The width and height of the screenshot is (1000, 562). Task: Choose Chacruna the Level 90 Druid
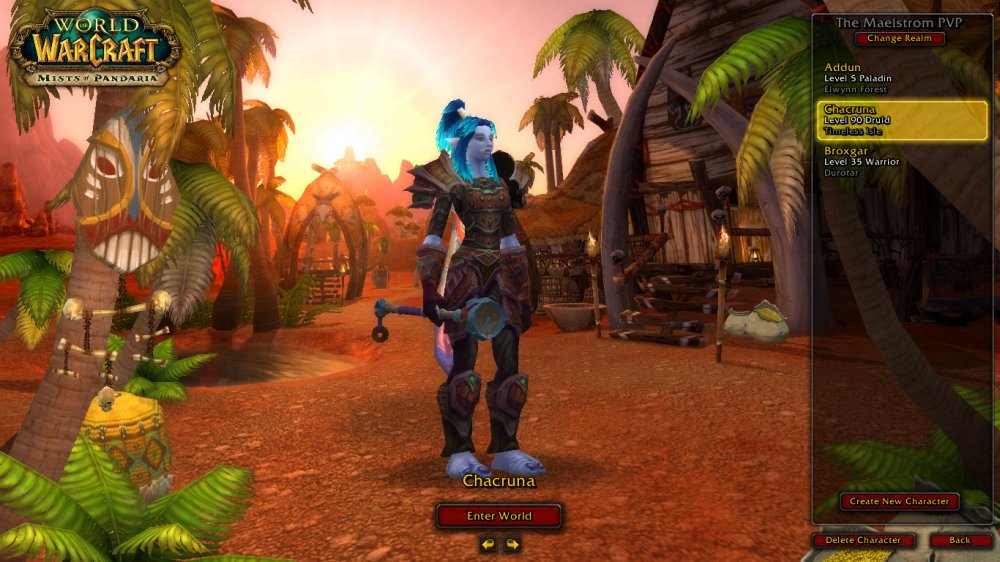pyautogui.click(x=901, y=120)
